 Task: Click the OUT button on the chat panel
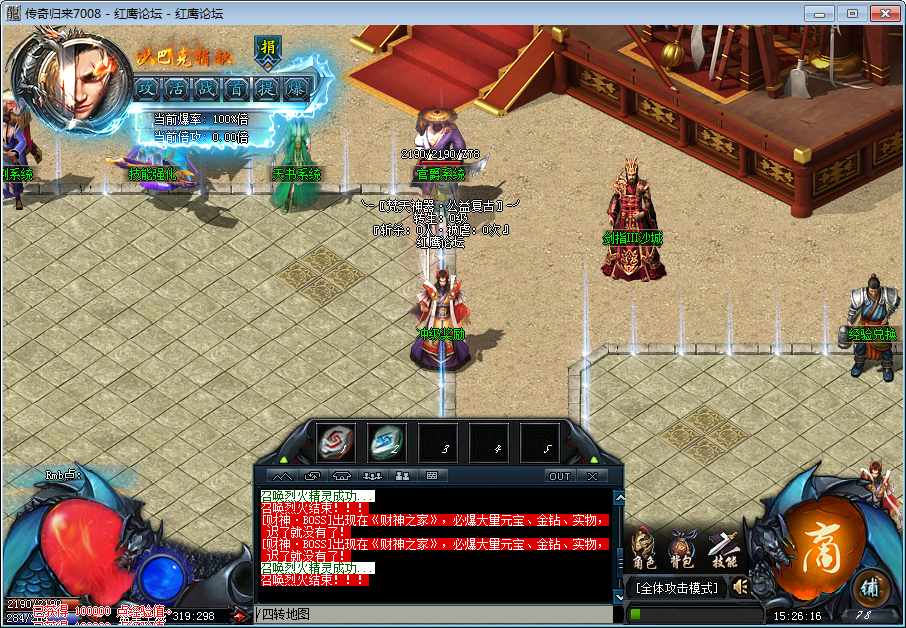[x=560, y=476]
